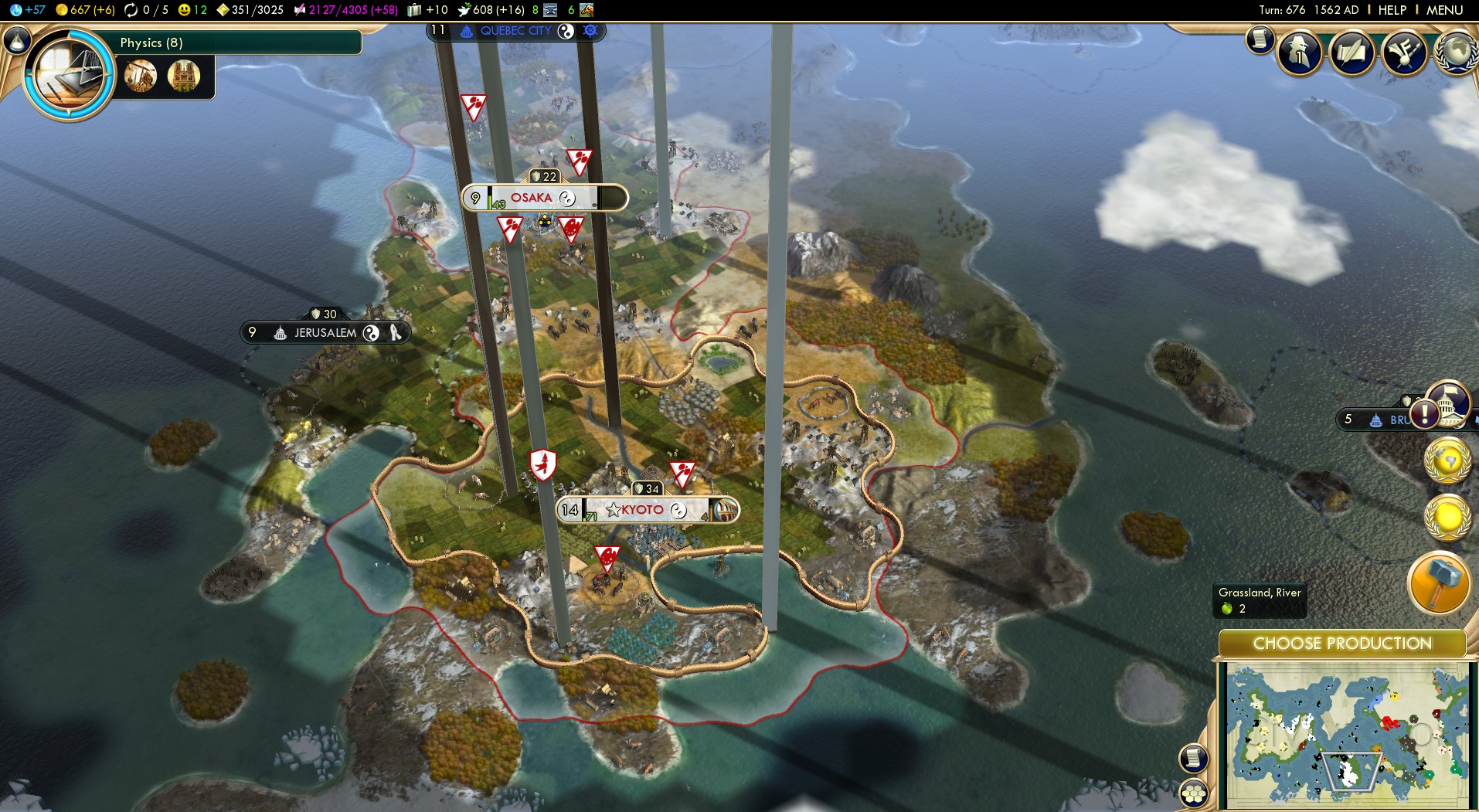Open the diplomacy overview horn icon
Viewport: 1479px width, 812px height.
coord(1403,53)
